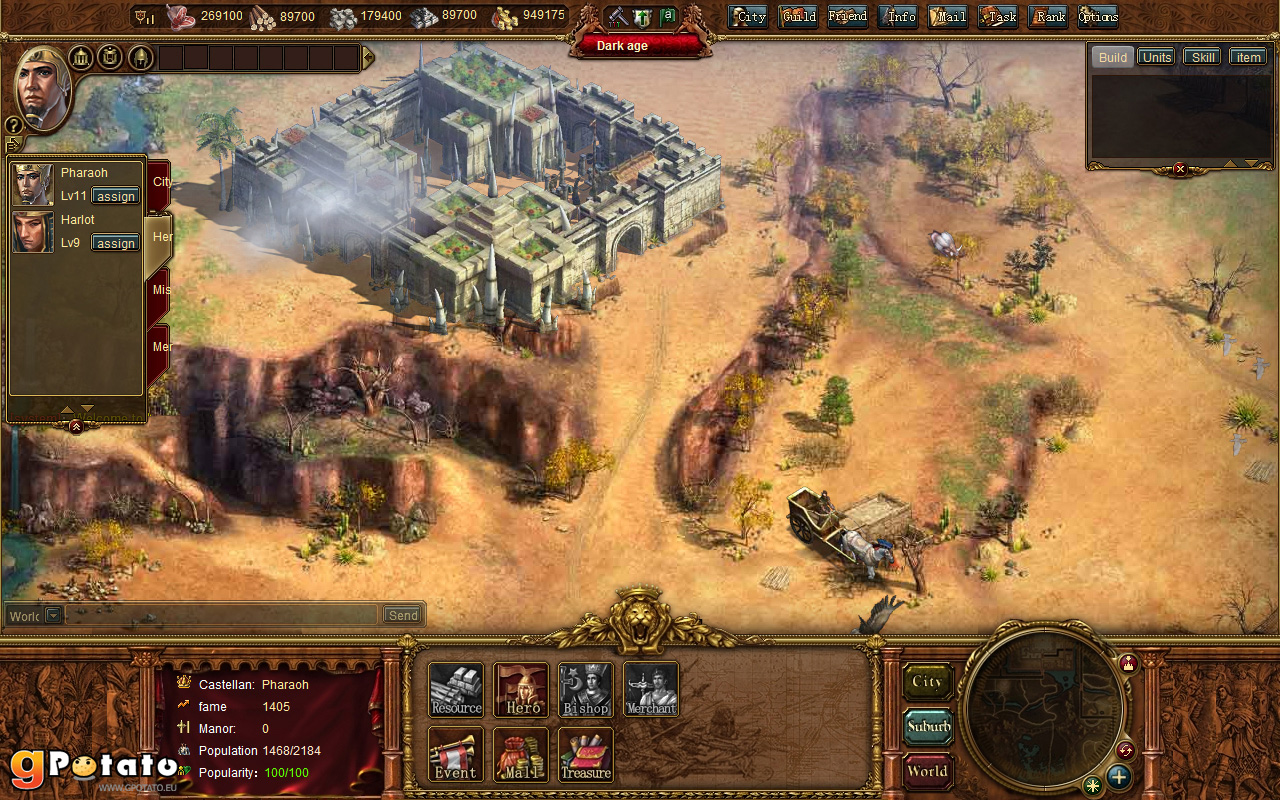Open the City menu in the top bar
Viewport: 1280px width, 800px height.
[748, 16]
